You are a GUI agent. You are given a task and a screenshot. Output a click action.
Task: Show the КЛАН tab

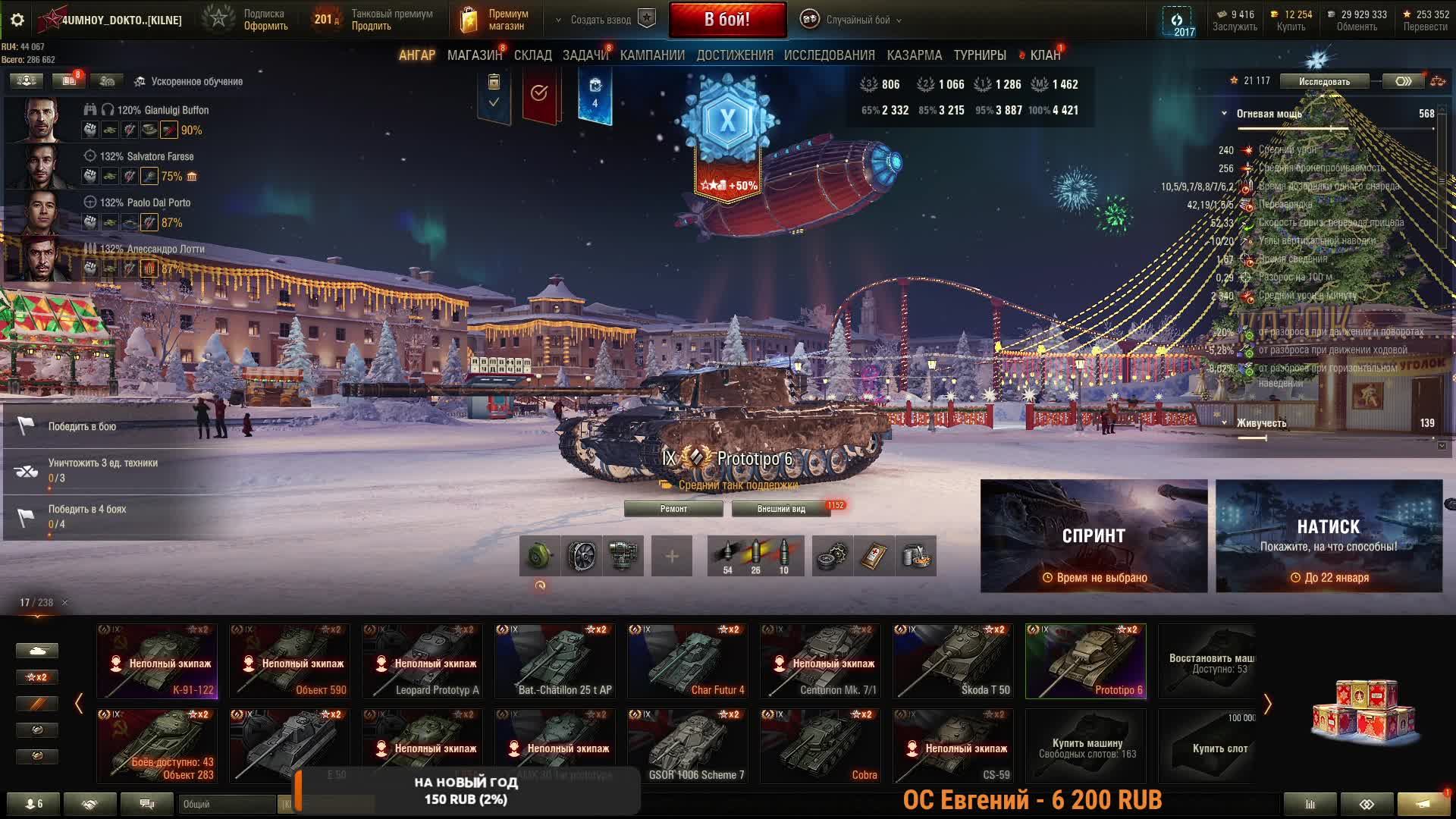1044,55
